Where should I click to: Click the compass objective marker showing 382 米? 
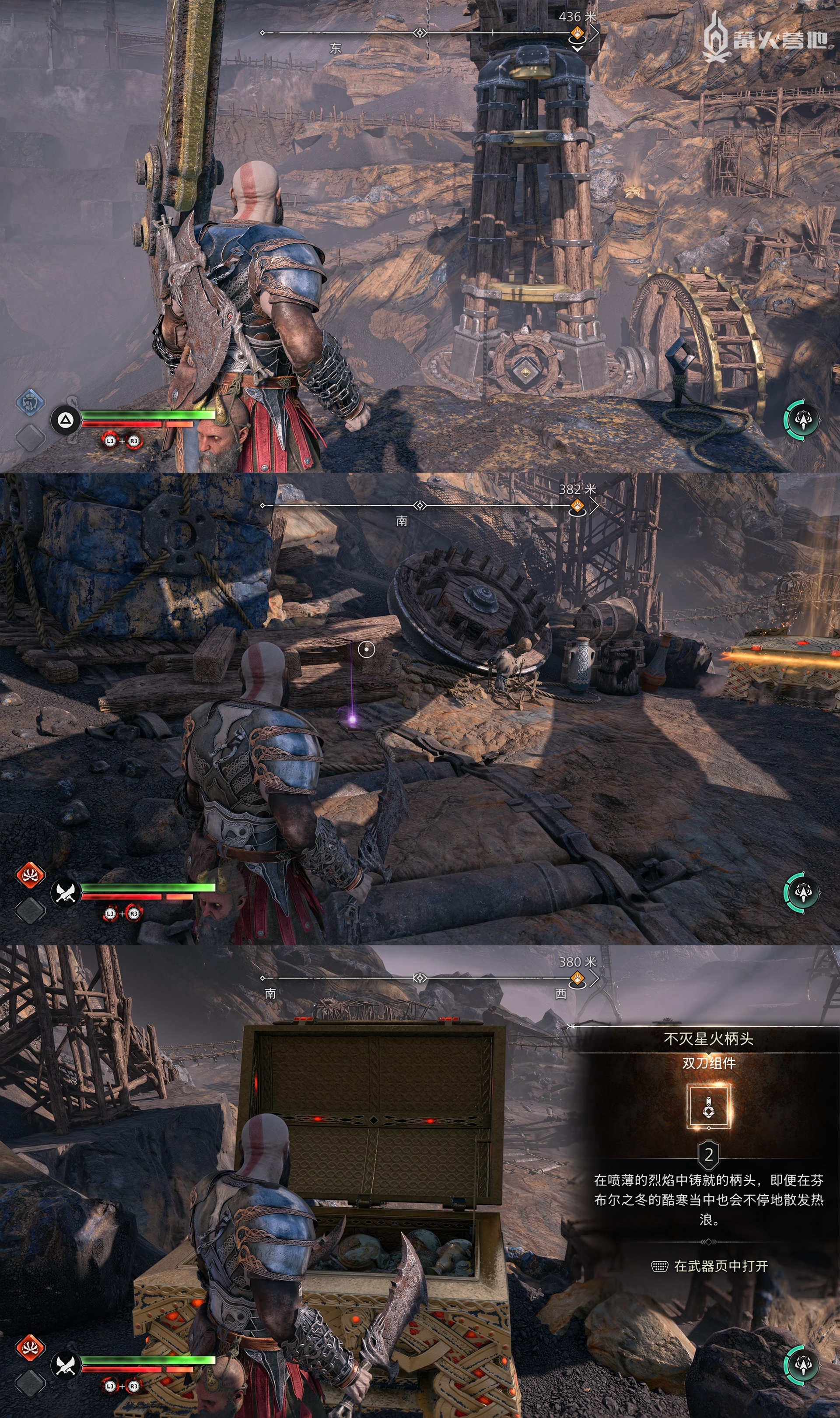(x=577, y=505)
